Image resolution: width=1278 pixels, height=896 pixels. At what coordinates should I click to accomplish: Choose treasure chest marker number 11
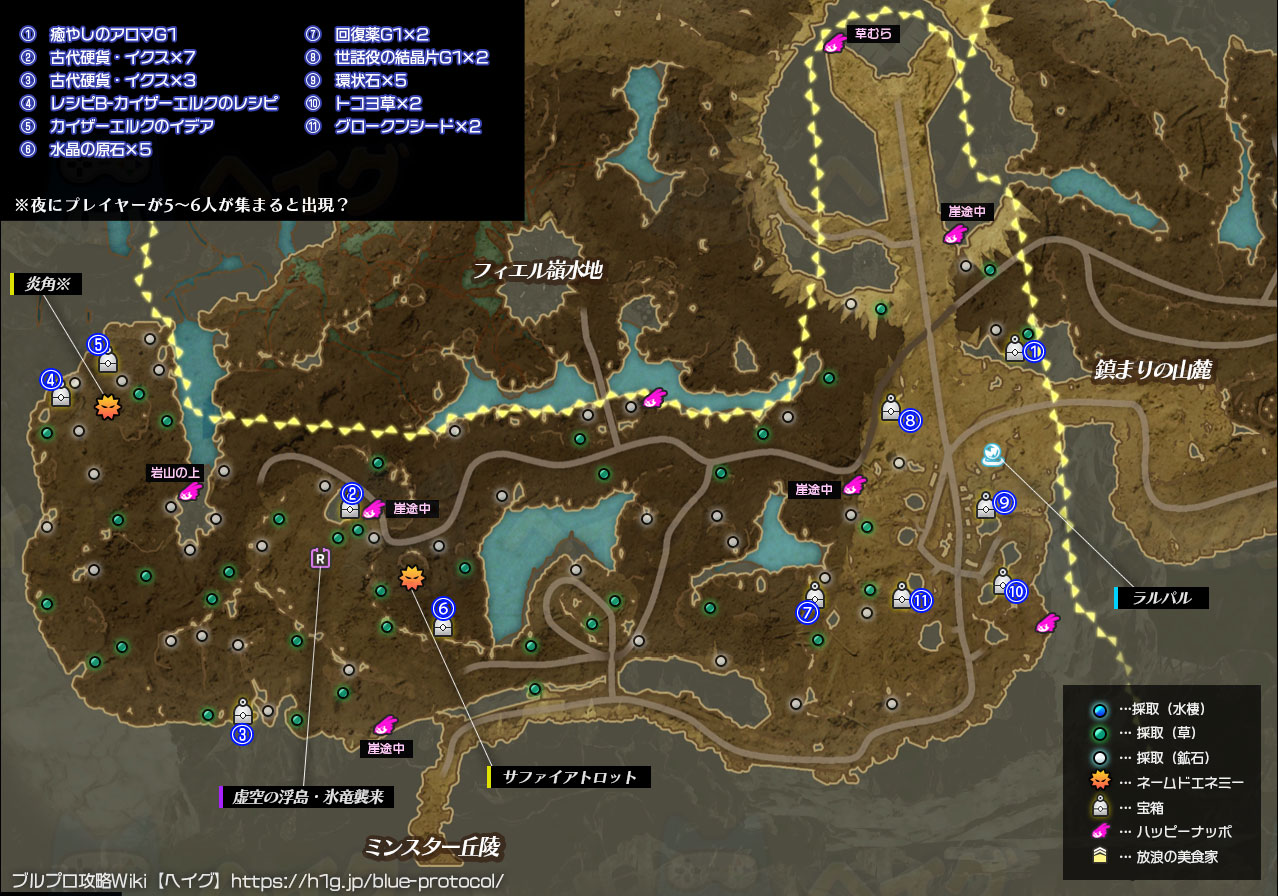[x=902, y=596]
